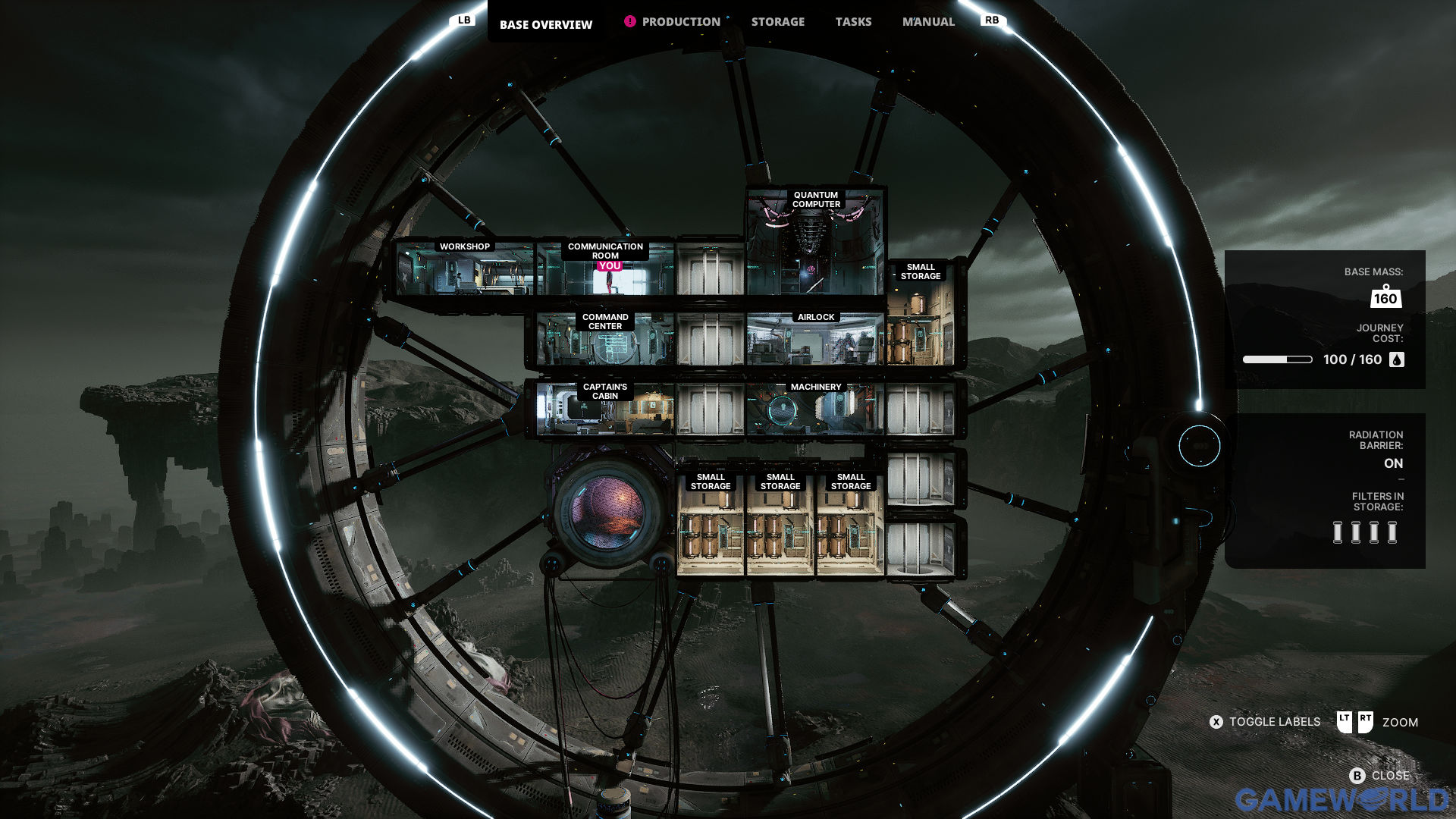Select the Machinery room
1456x819 pixels.
pyautogui.click(x=816, y=409)
